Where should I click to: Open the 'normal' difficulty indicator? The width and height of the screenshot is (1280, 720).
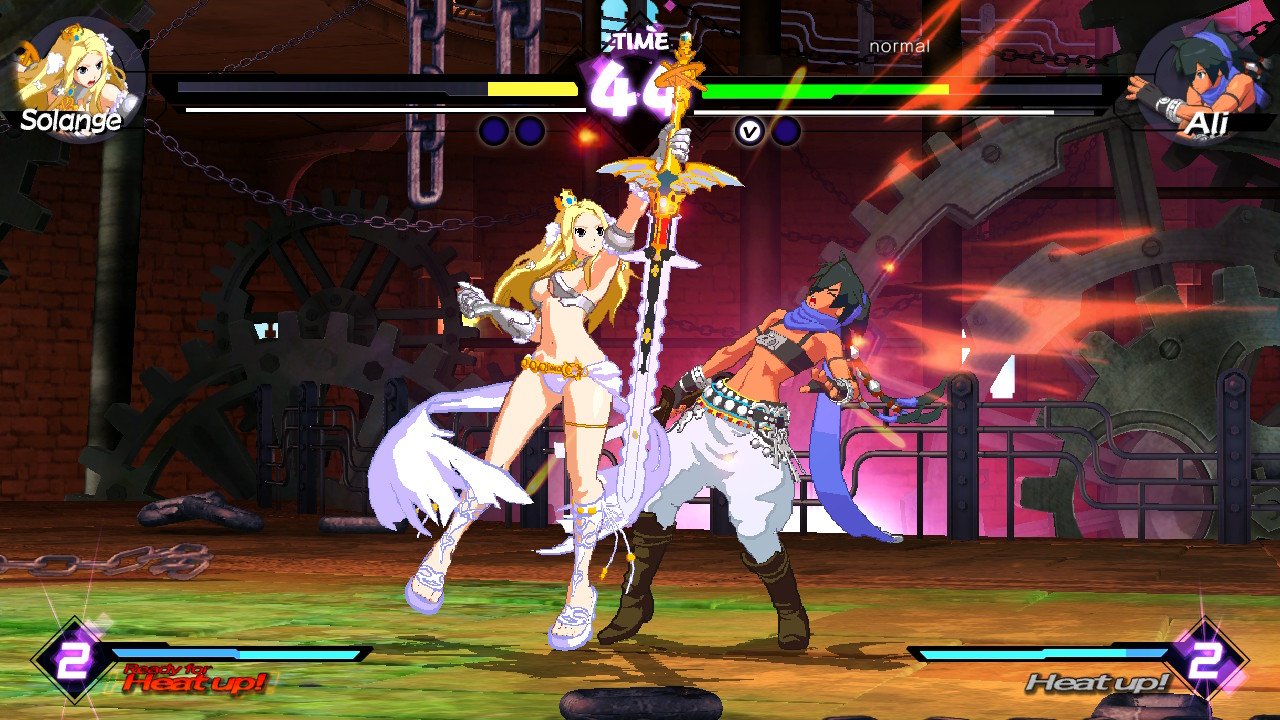[x=900, y=46]
